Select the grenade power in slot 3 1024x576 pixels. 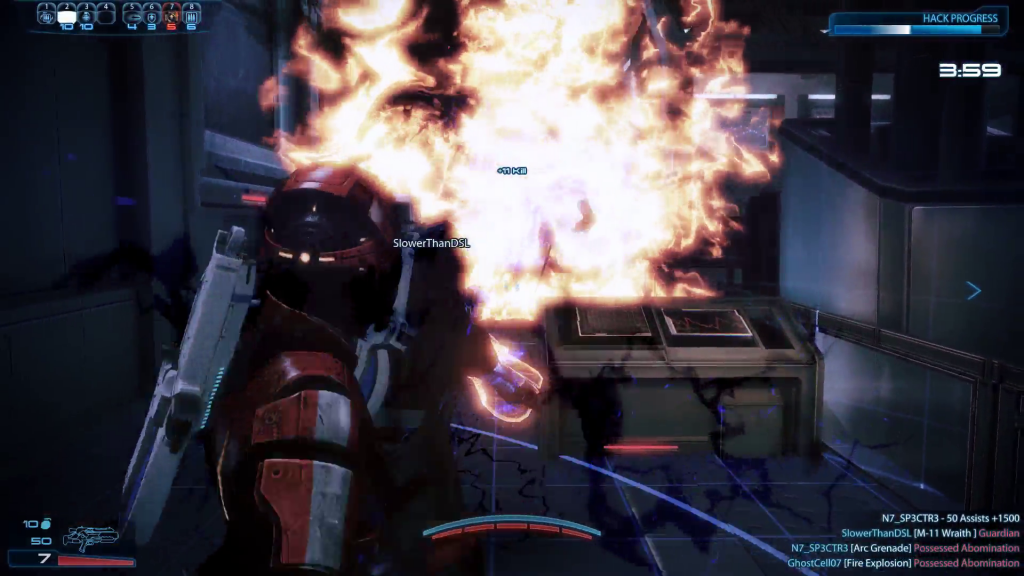pos(85,16)
